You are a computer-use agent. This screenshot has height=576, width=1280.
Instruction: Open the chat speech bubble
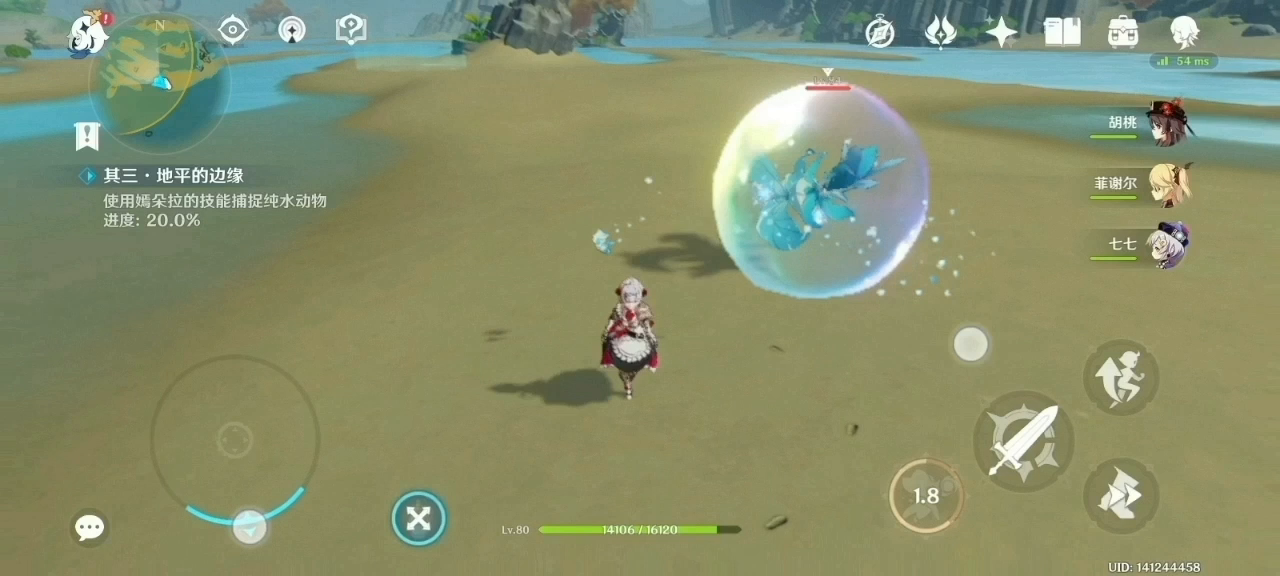[x=90, y=527]
